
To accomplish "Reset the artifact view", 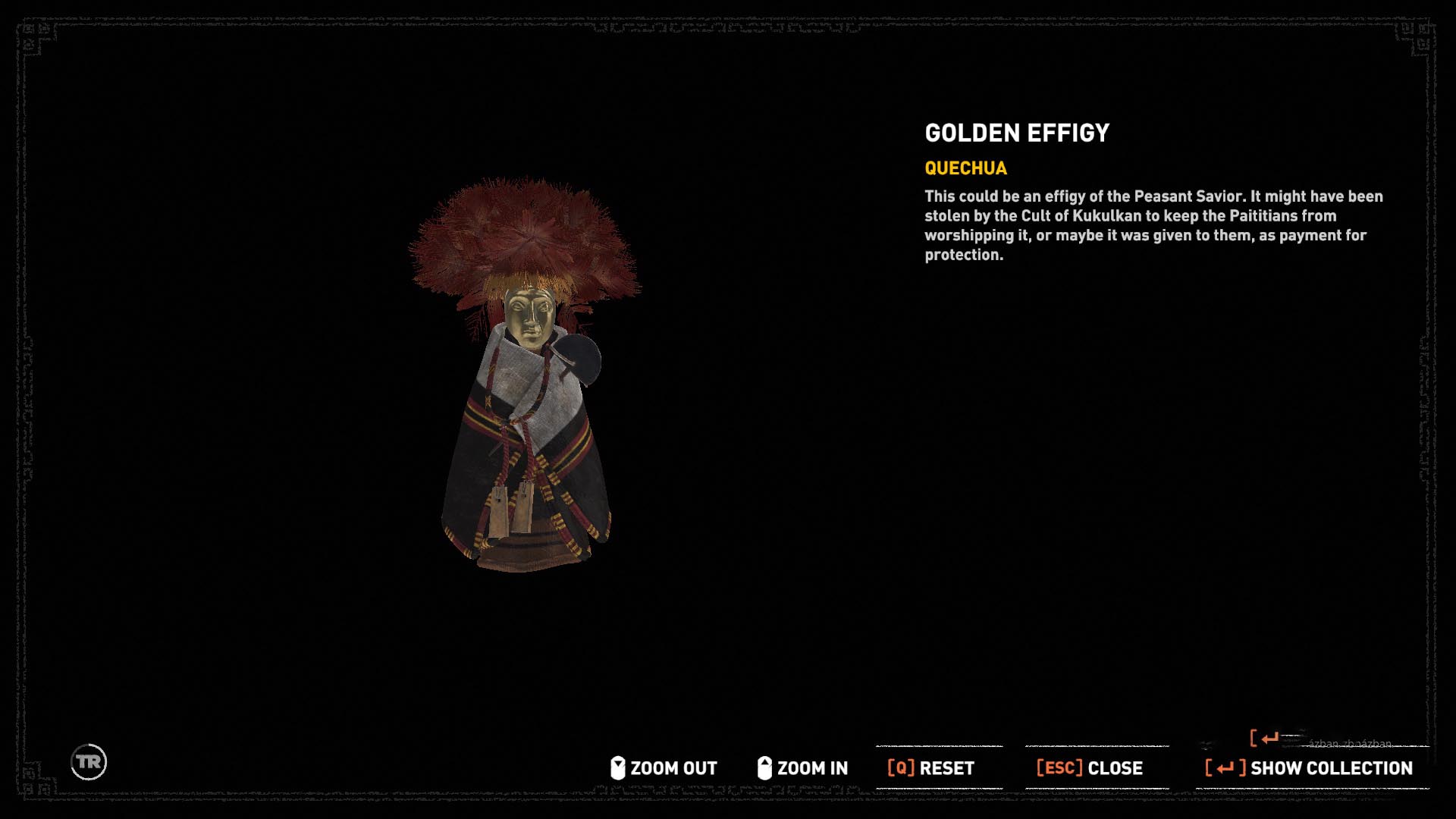I will [x=931, y=768].
